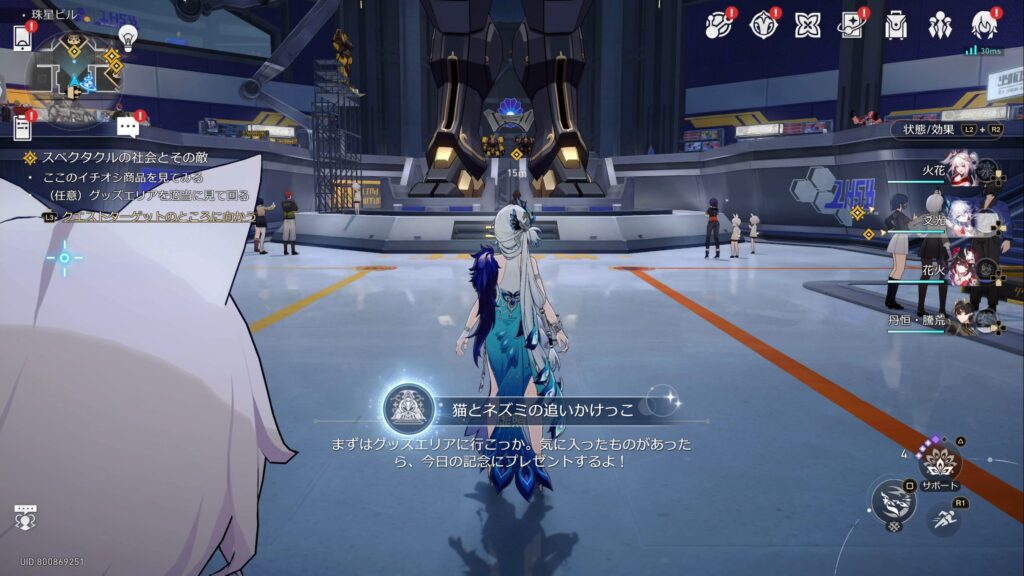This screenshot has width=1024, height=576.
Task: Open the chat speech bubble
Action: point(127,126)
